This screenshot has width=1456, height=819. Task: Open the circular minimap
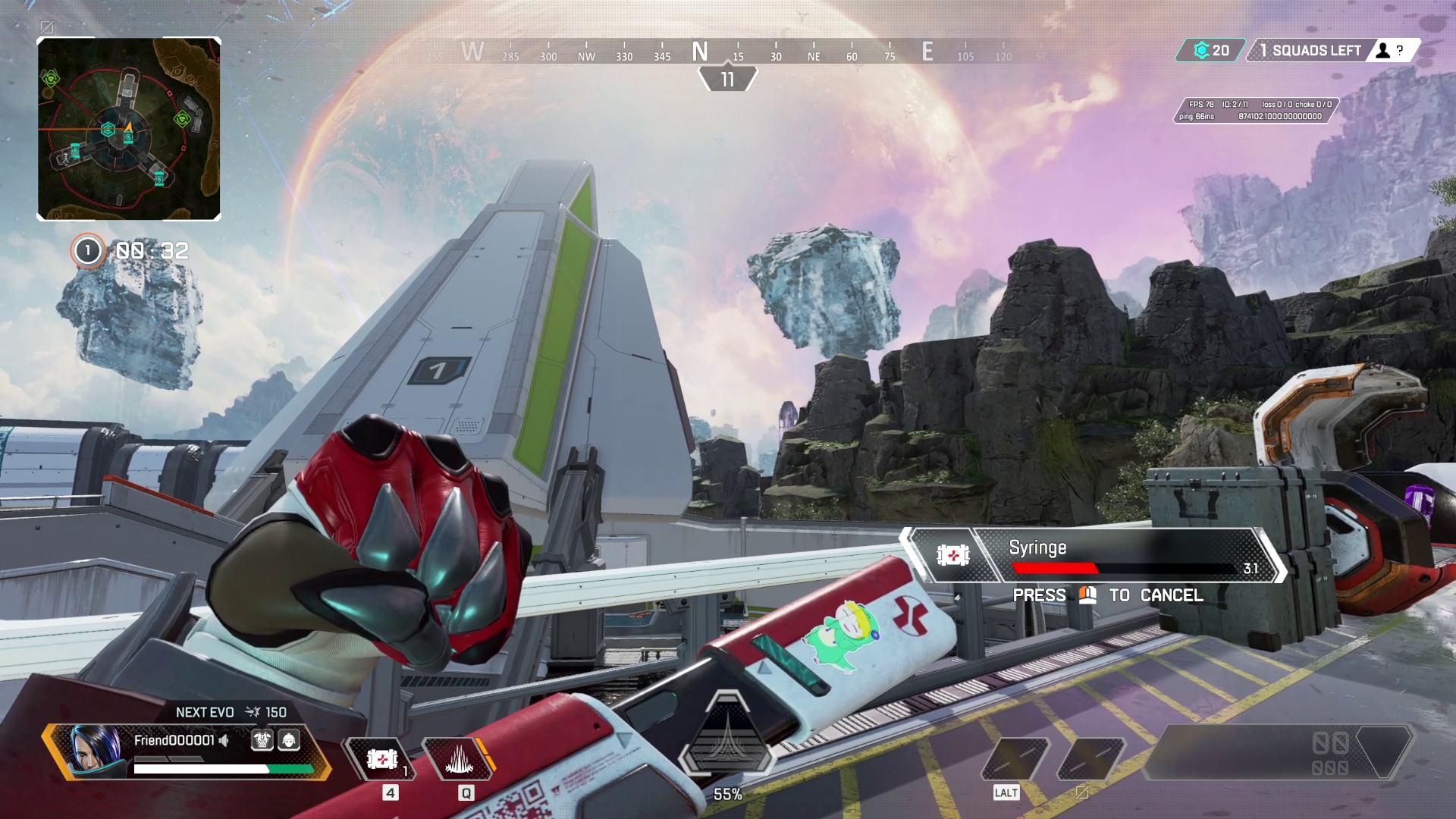coord(129,129)
